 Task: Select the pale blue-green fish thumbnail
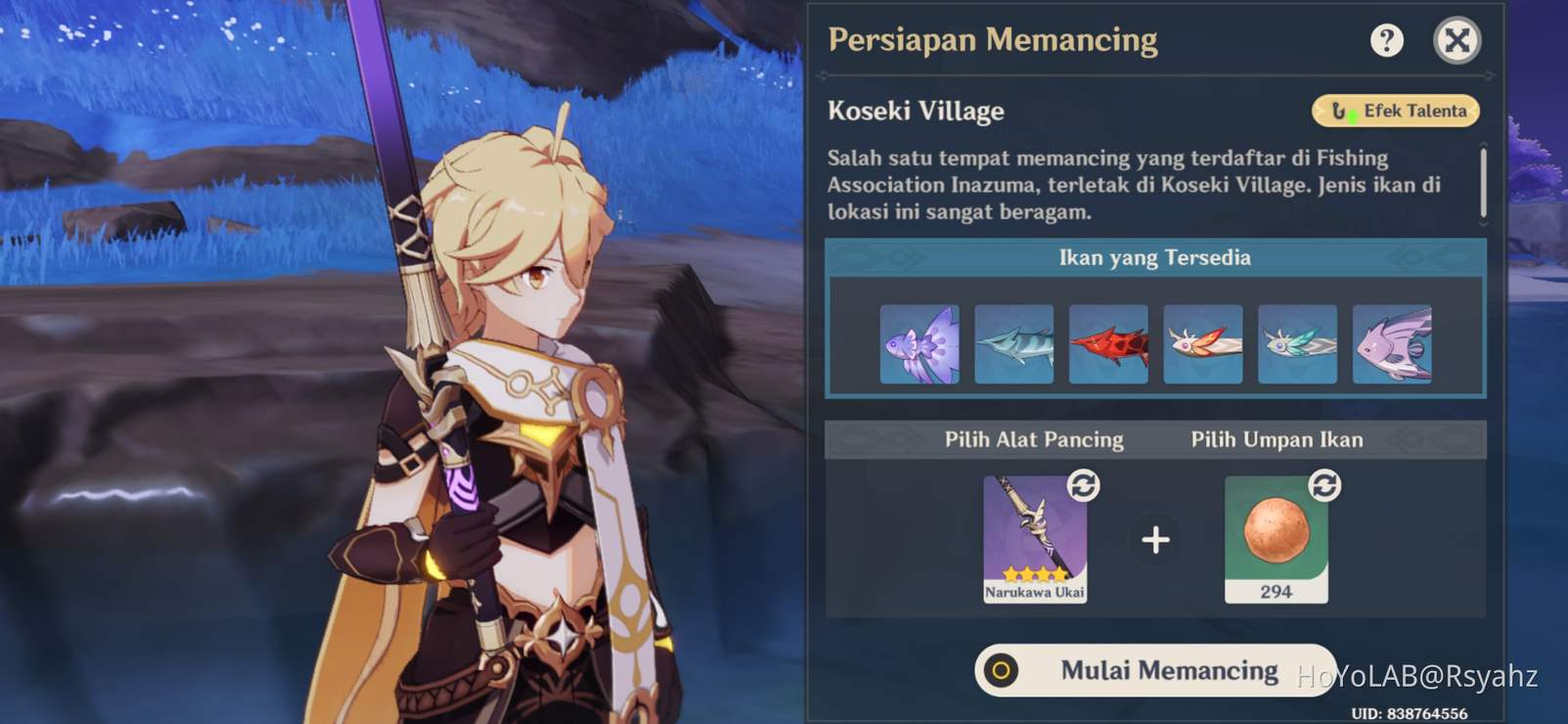click(x=1298, y=344)
